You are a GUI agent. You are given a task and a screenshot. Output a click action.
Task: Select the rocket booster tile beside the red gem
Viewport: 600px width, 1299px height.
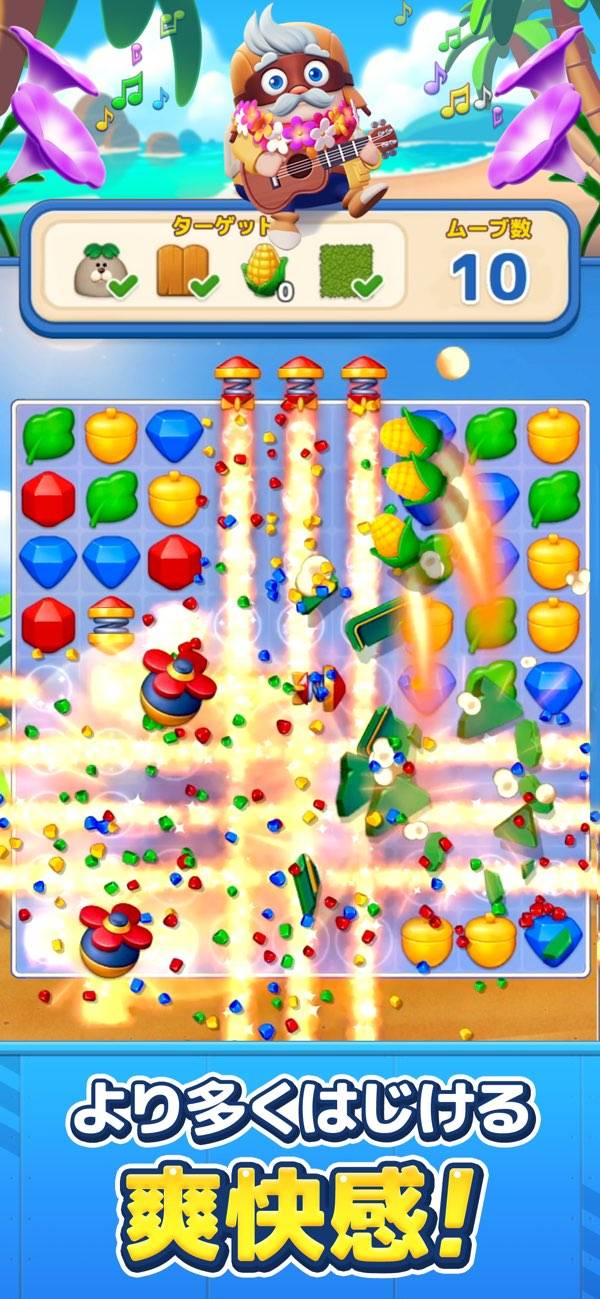click(110, 622)
